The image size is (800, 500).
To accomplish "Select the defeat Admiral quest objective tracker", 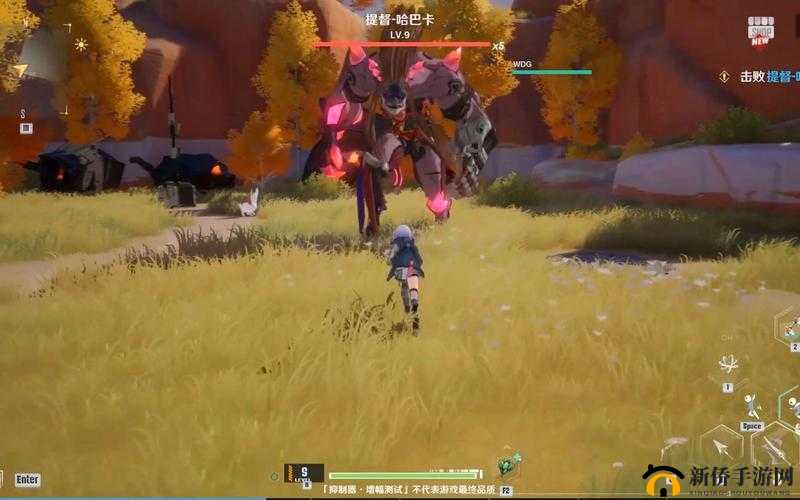I will coord(765,76).
